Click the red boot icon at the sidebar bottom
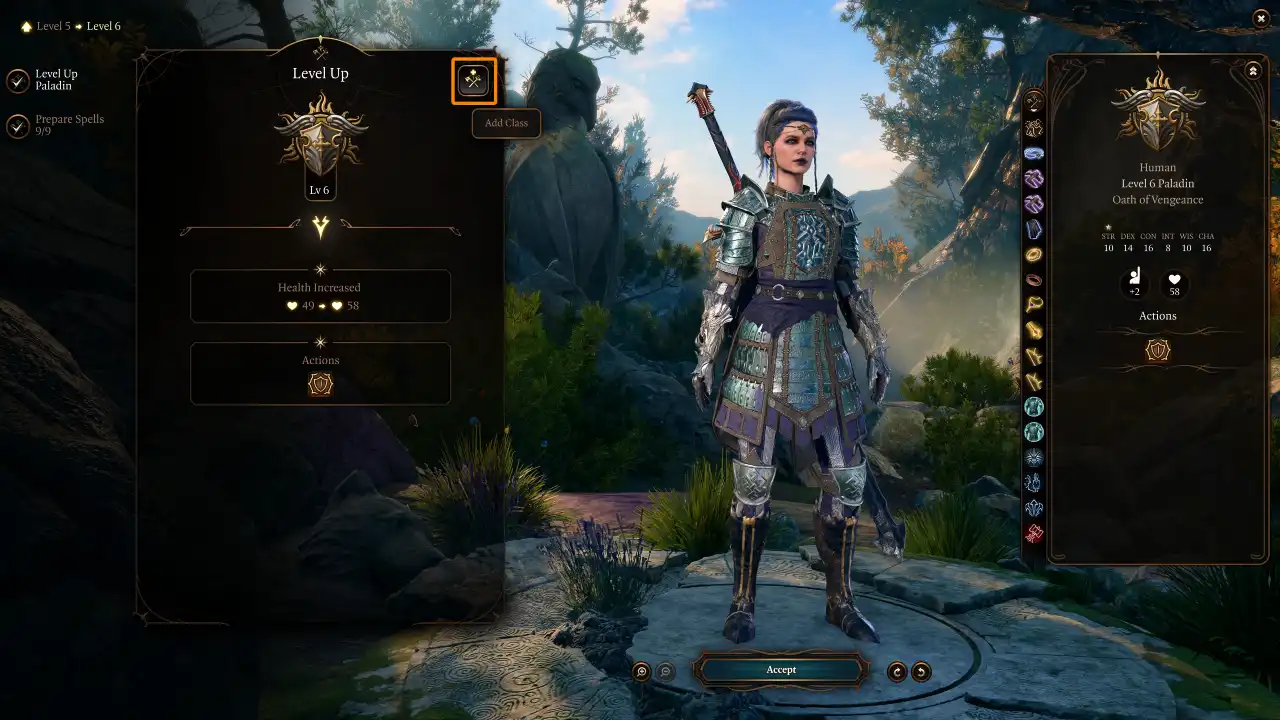 coord(1034,534)
